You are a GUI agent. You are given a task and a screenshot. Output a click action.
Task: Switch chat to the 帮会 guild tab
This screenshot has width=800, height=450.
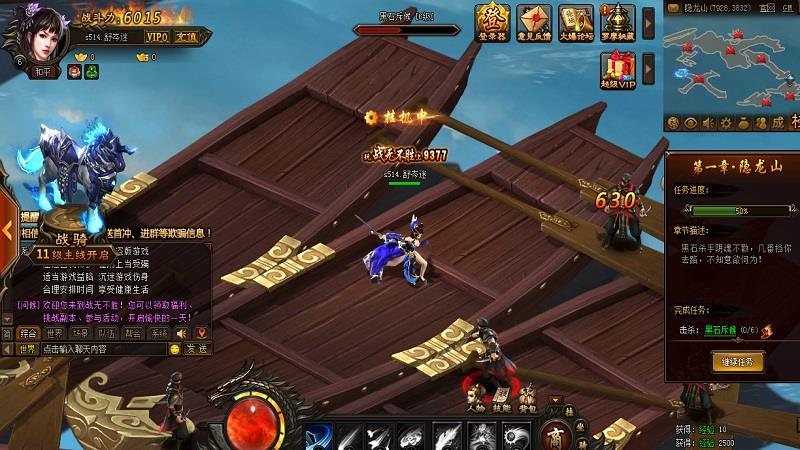[x=132, y=332]
